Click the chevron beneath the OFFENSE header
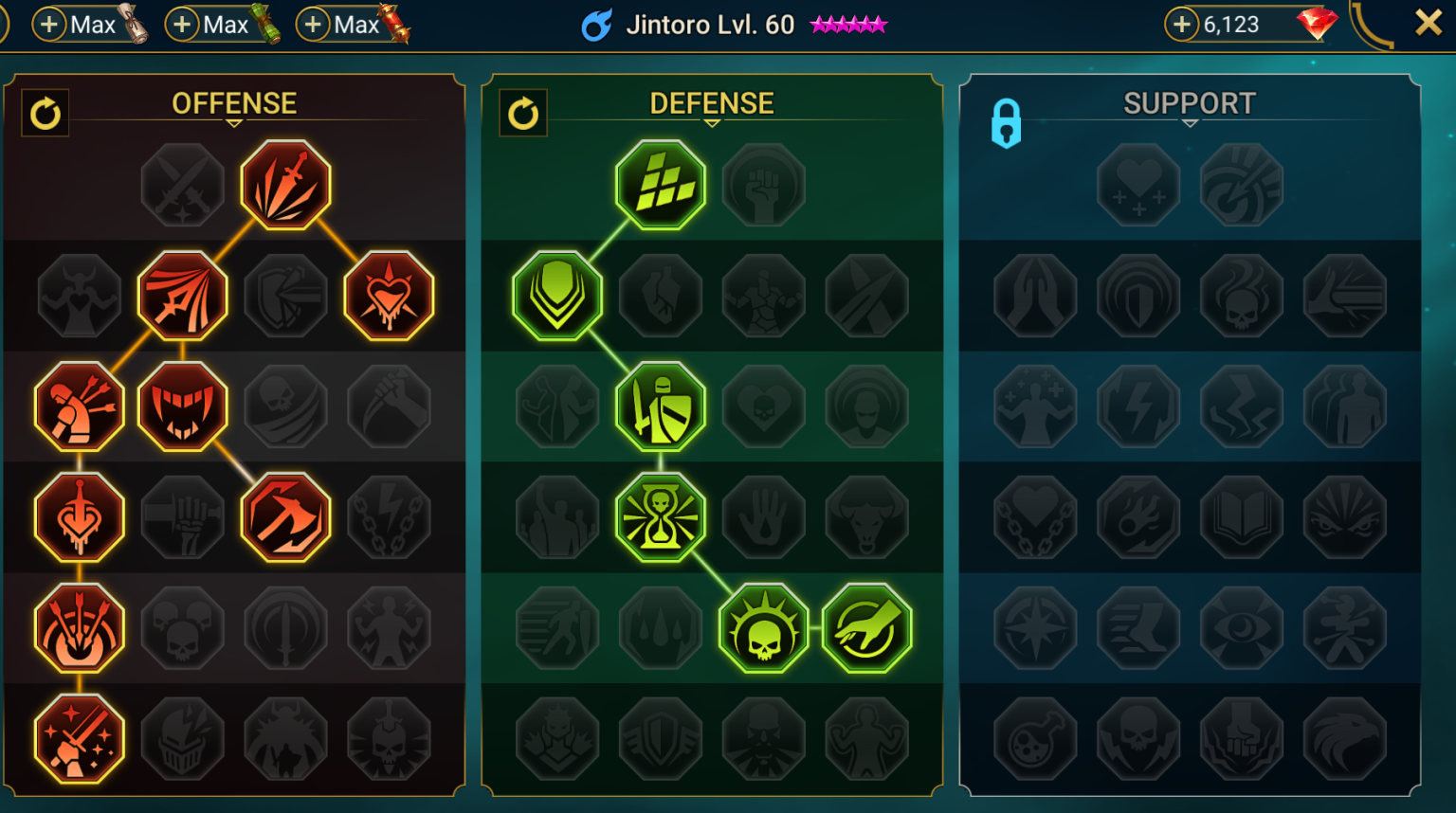Image resolution: width=1456 pixels, height=813 pixels. (234, 124)
